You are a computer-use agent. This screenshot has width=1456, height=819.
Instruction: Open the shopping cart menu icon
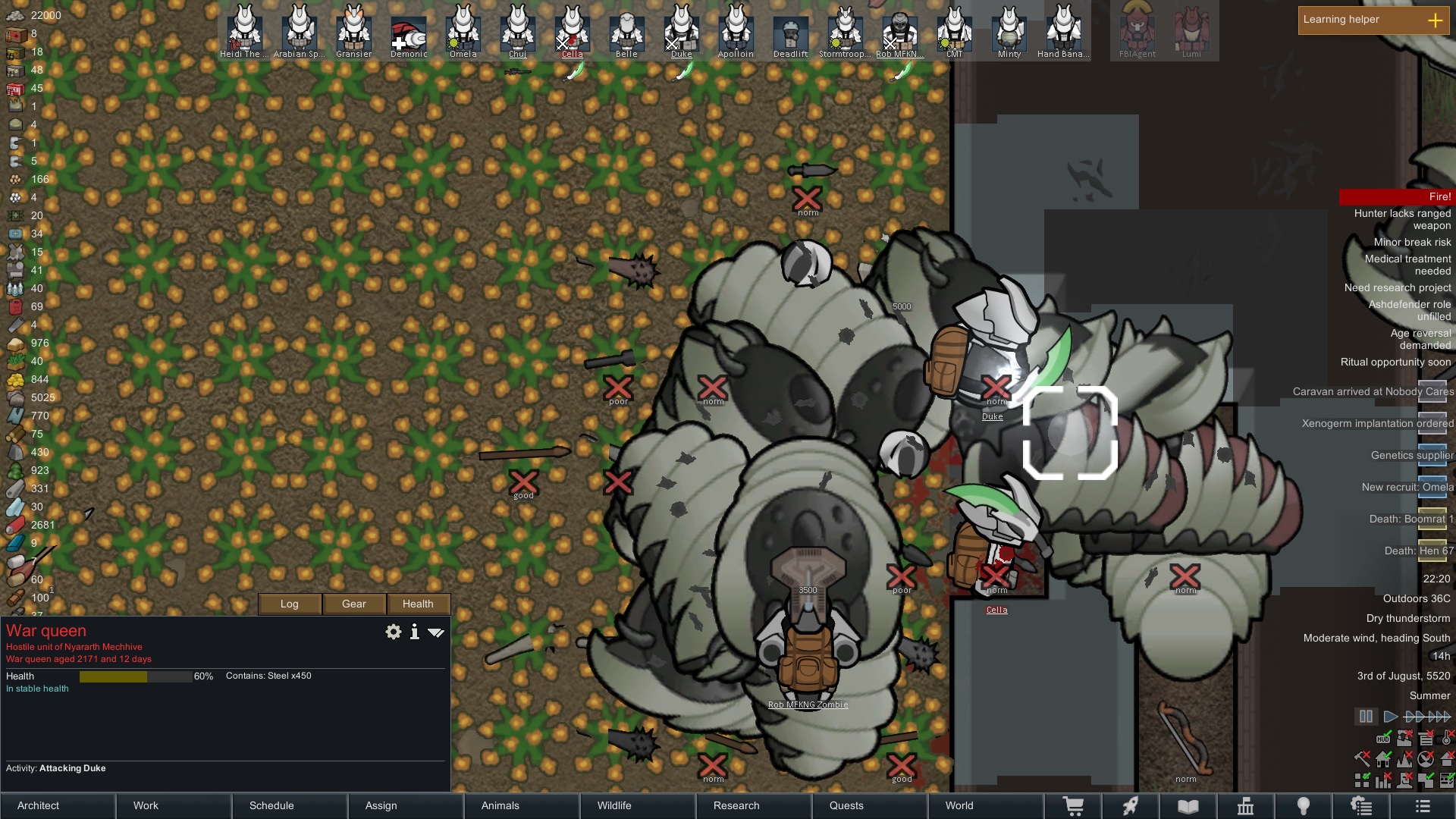pyautogui.click(x=1073, y=806)
